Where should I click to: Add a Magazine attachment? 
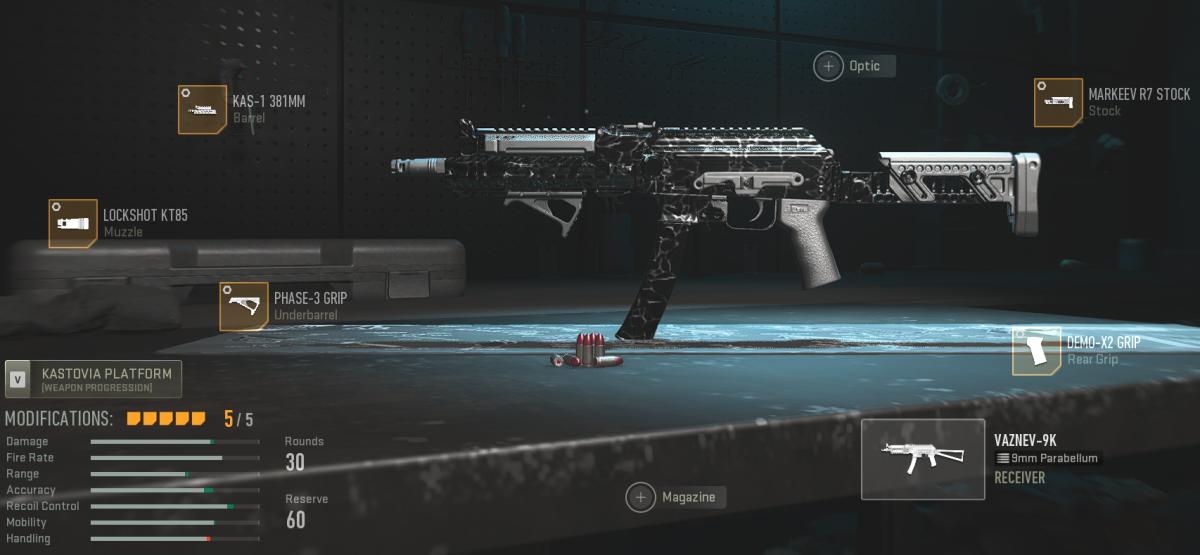click(x=641, y=497)
